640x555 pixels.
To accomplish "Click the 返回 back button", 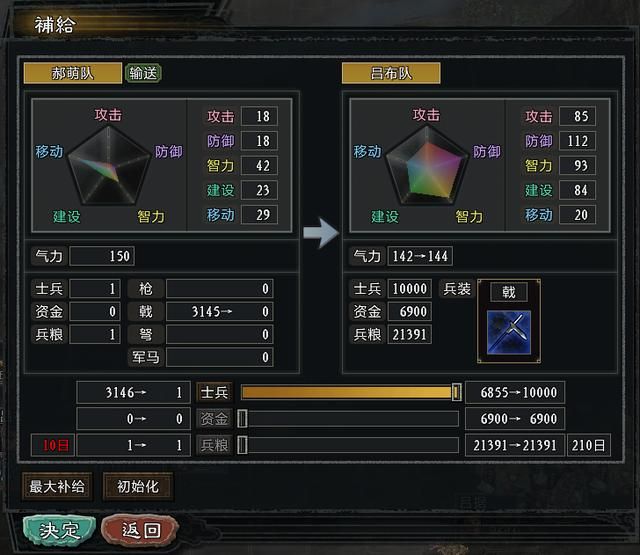I will pyautogui.click(x=143, y=528).
